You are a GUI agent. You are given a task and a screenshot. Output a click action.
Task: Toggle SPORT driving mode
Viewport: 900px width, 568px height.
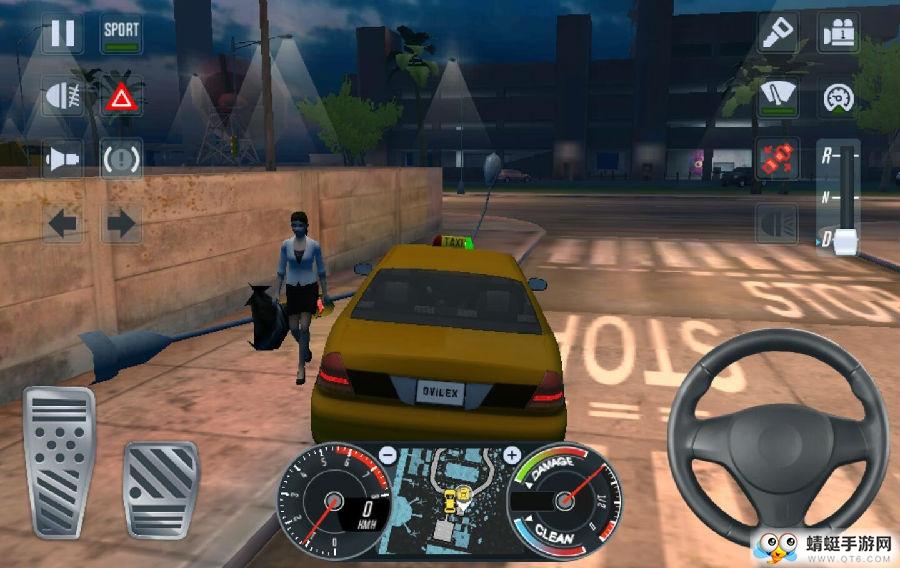tap(121, 33)
